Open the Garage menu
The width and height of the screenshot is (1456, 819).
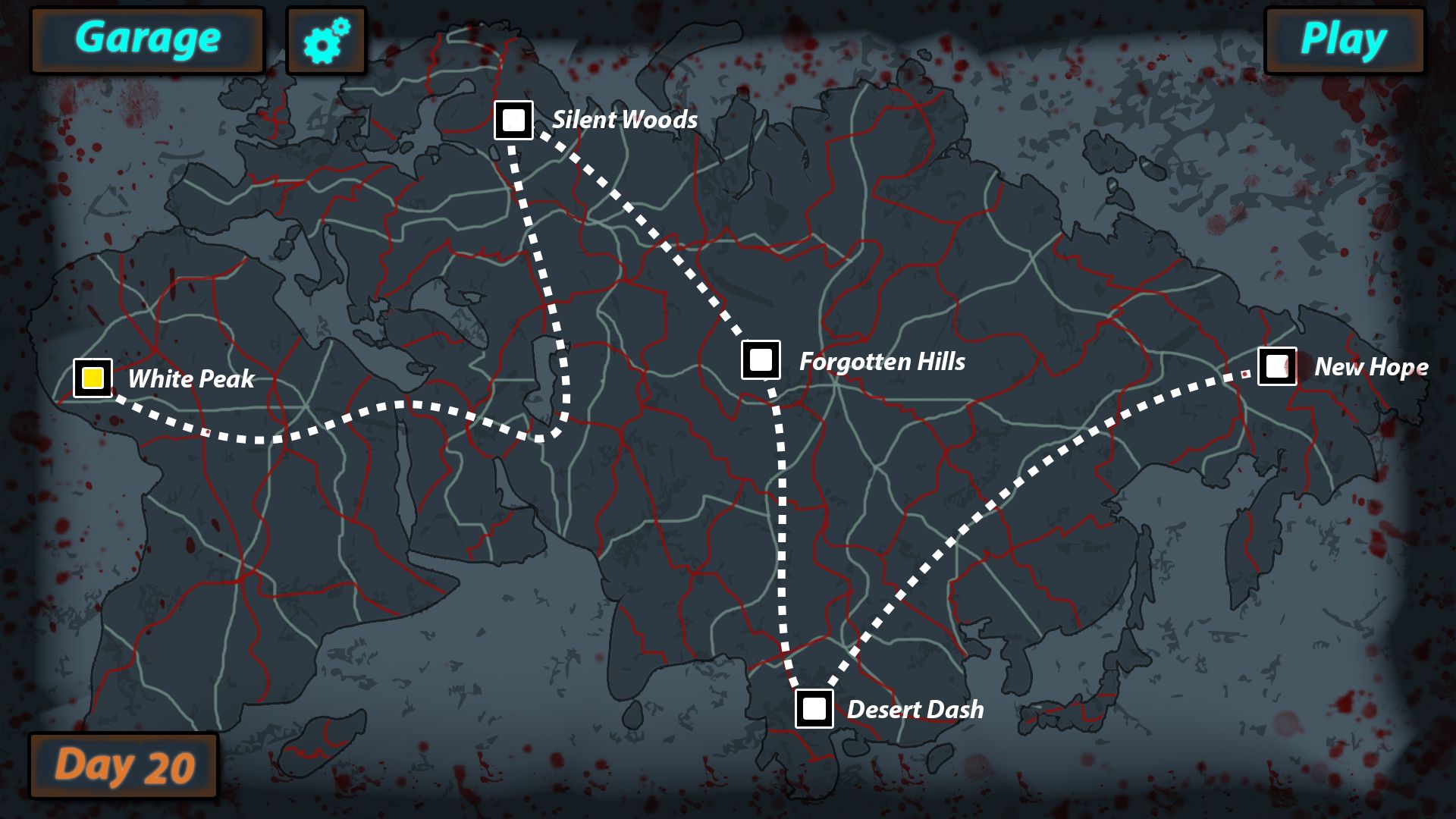tap(147, 40)
